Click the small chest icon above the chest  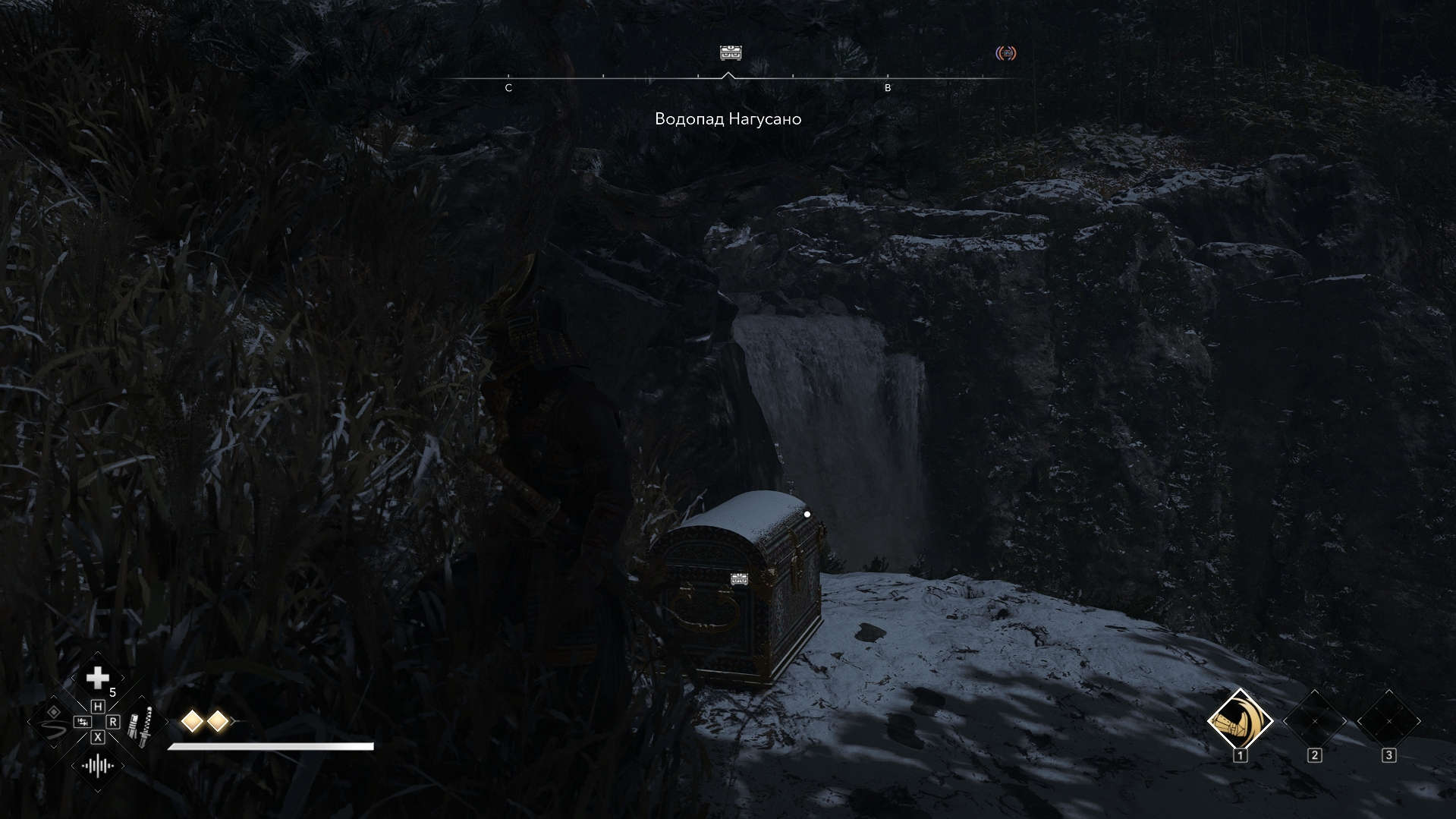tap(739, 579)
